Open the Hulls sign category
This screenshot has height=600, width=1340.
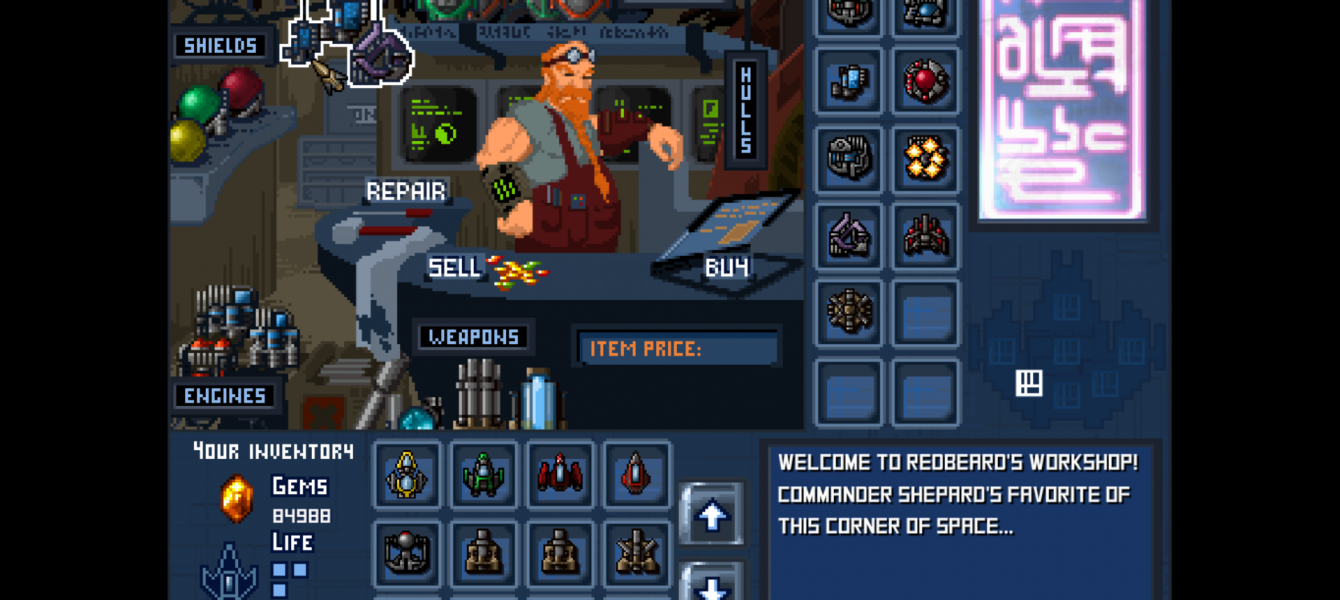pos(745,110)
